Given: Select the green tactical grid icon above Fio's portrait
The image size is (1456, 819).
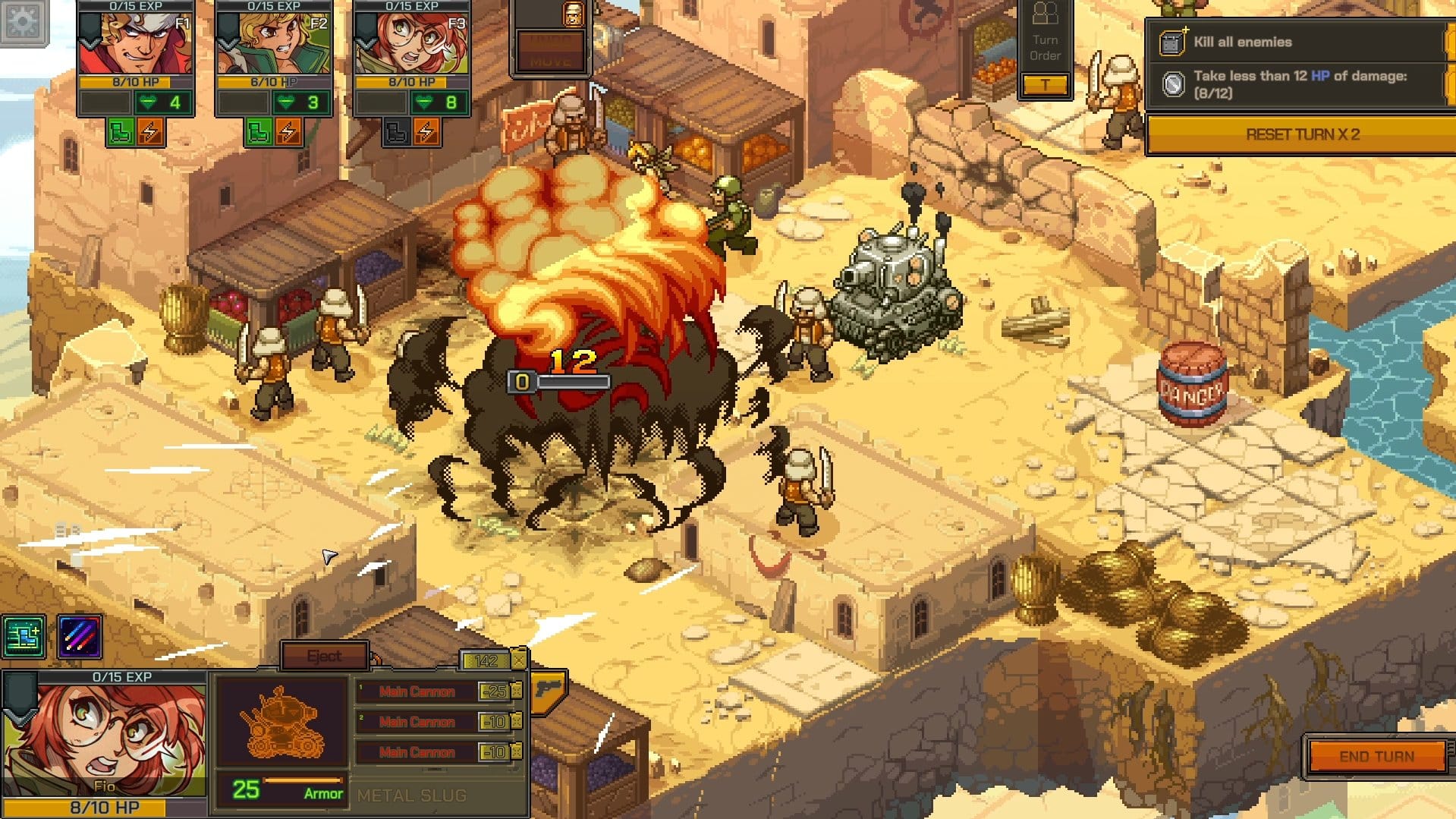Looking at the screenshot, I should [24, 636].
